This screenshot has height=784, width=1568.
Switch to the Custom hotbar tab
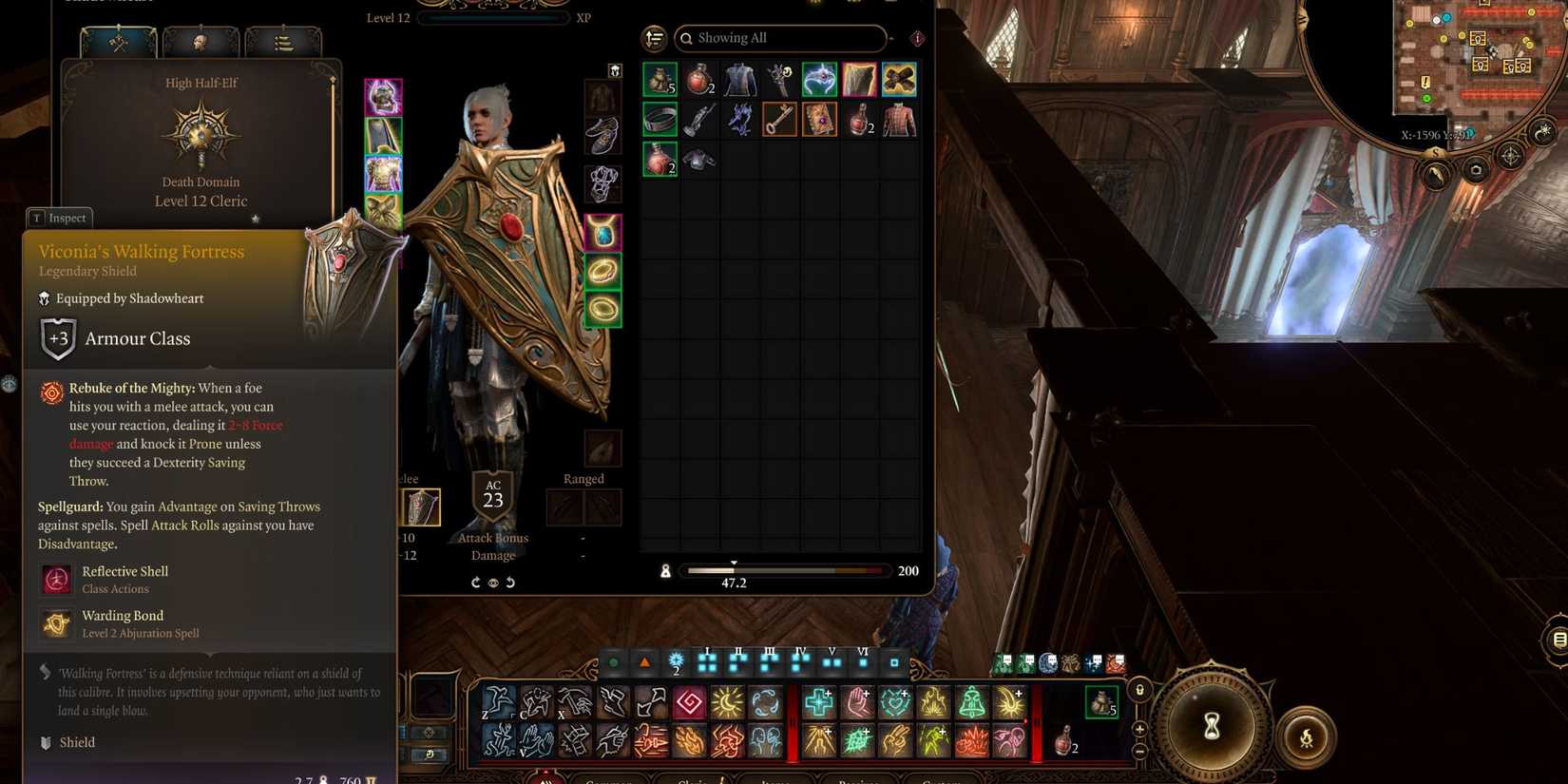[941, 779]
